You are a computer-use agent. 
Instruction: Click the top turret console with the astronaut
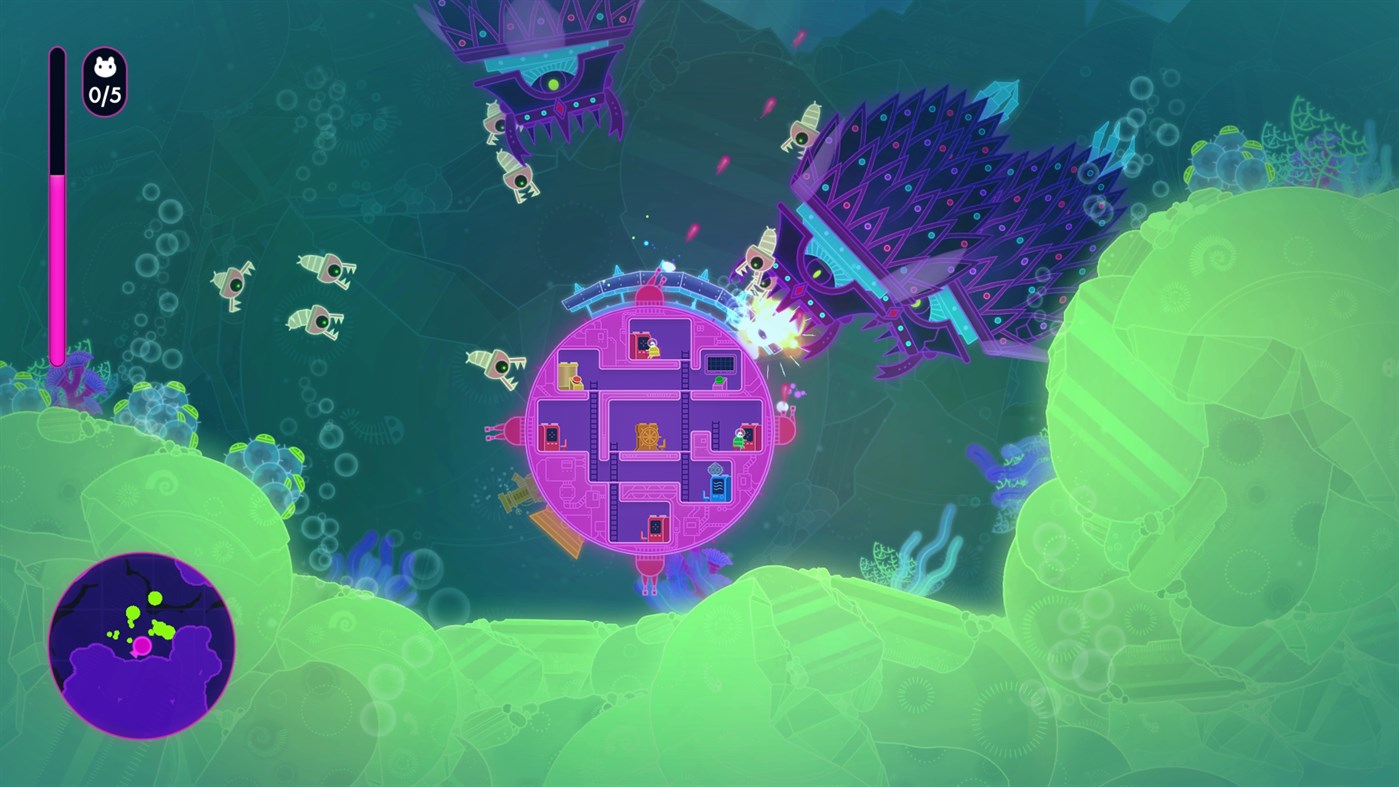click(644, 345)
